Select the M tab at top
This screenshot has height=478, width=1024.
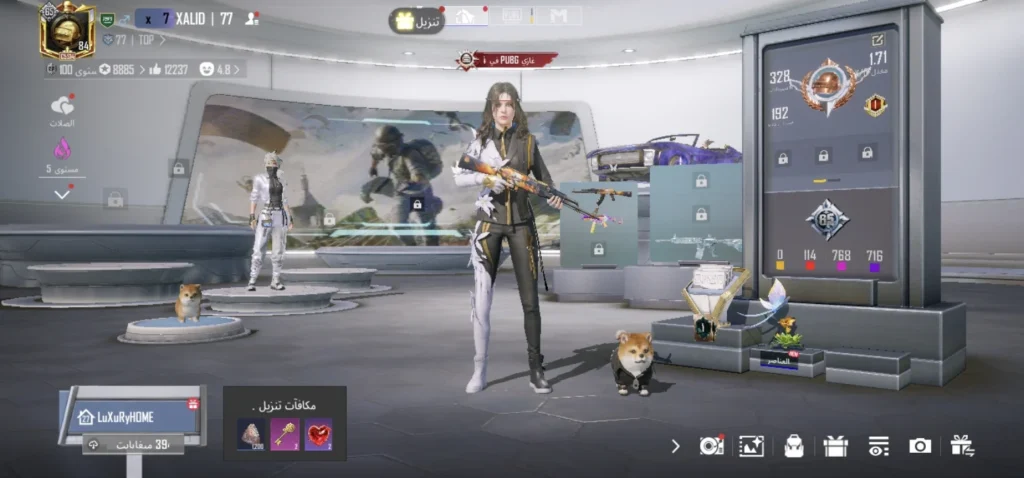[x=558, y=16]
